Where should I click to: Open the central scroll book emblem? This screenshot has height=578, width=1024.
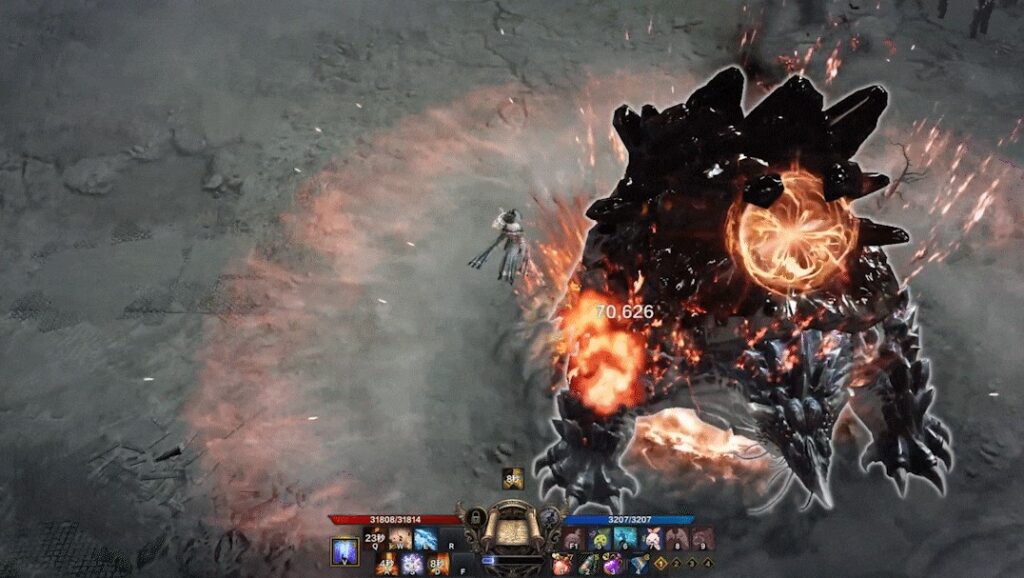pyautogui.click(x=511, y=531)
